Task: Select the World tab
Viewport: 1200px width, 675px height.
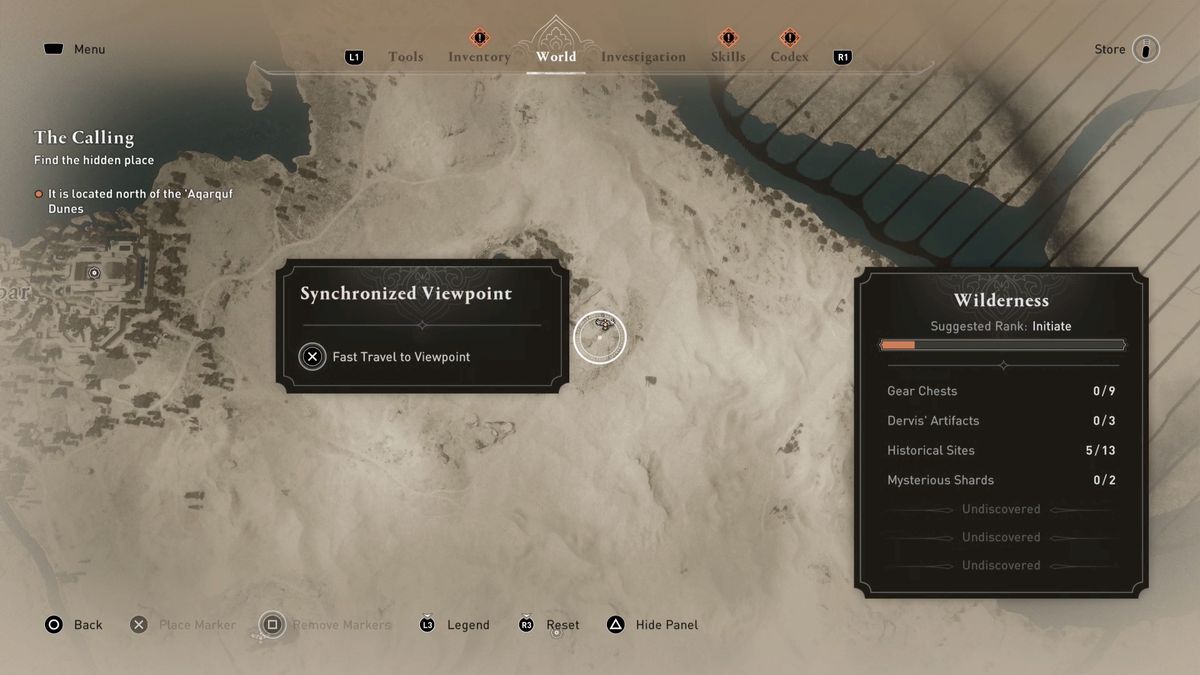Action: click(x=556, y=57)
